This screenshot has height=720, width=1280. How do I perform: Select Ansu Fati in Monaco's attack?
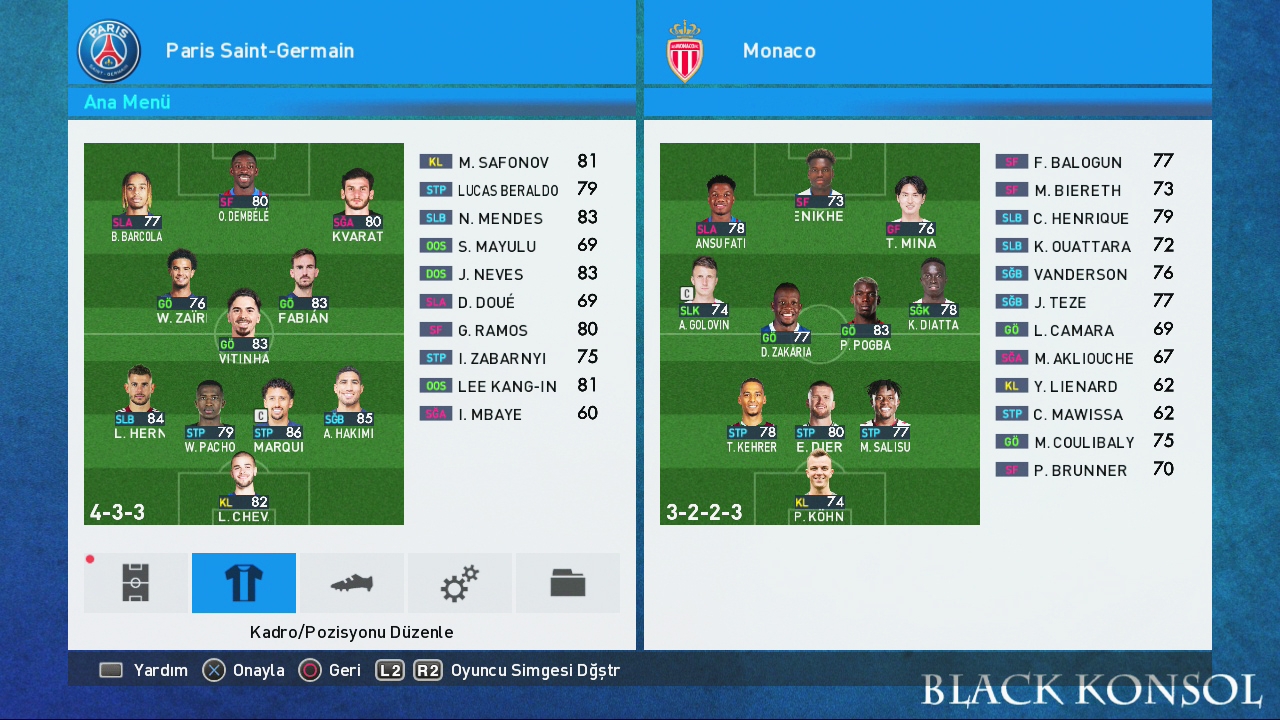720,211
